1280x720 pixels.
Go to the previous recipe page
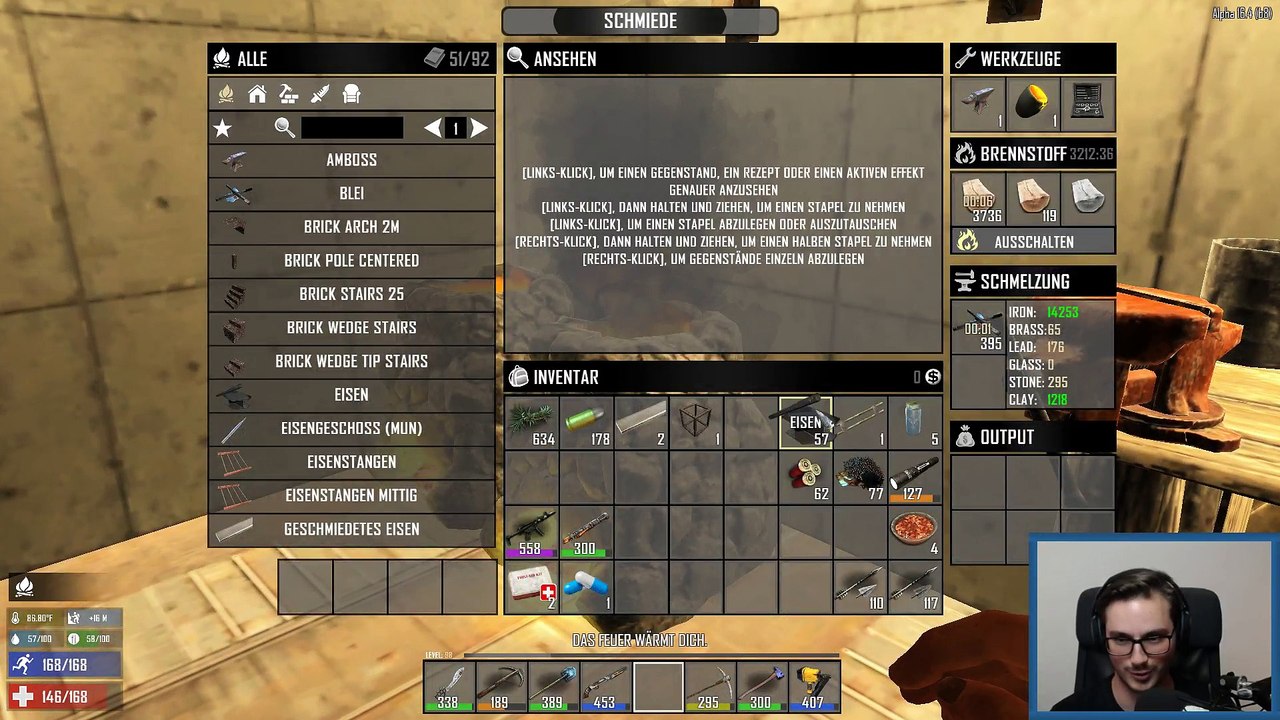(432, 128)
